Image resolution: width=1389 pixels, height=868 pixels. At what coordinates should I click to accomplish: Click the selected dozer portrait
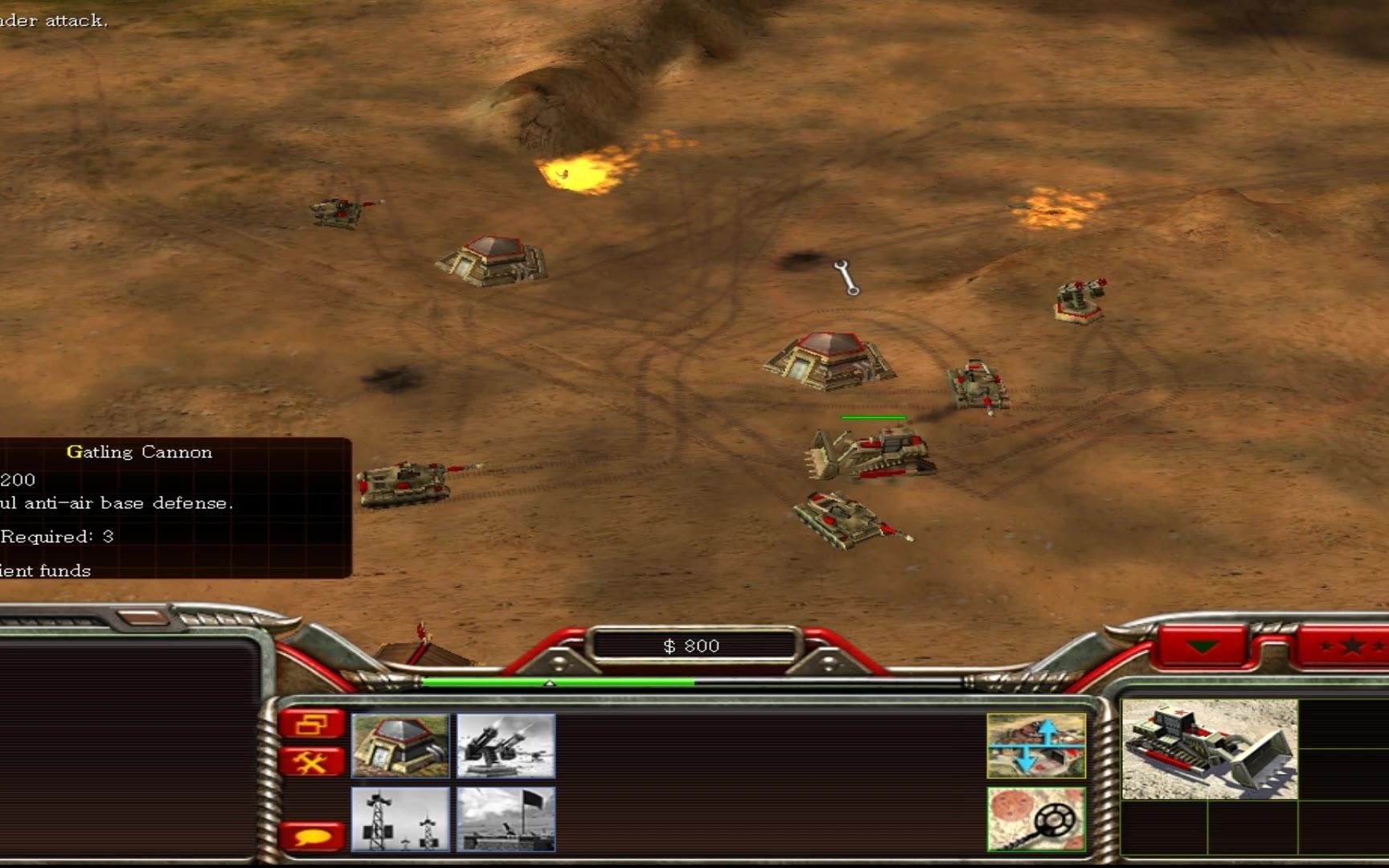pos(1209,749)
